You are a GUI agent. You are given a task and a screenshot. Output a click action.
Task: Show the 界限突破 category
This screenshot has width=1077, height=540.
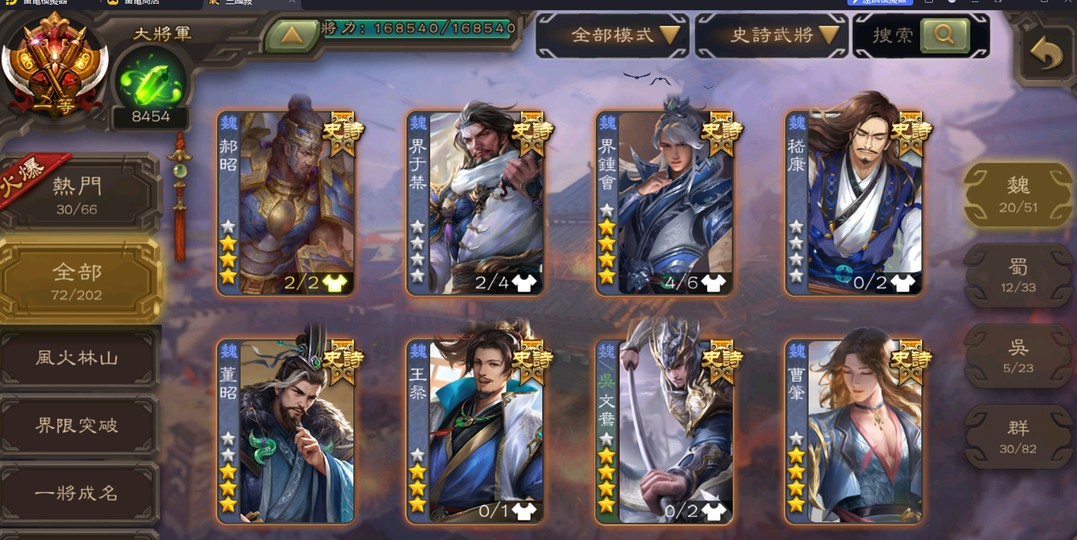pos(78,425)
